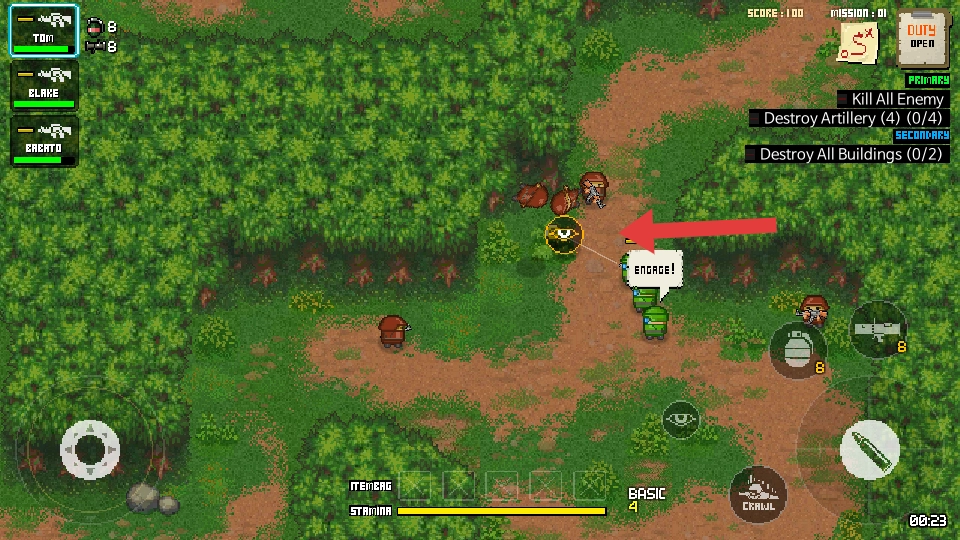
Task: Select the Destroy All Buildings objective
Action: click(846, 154)
